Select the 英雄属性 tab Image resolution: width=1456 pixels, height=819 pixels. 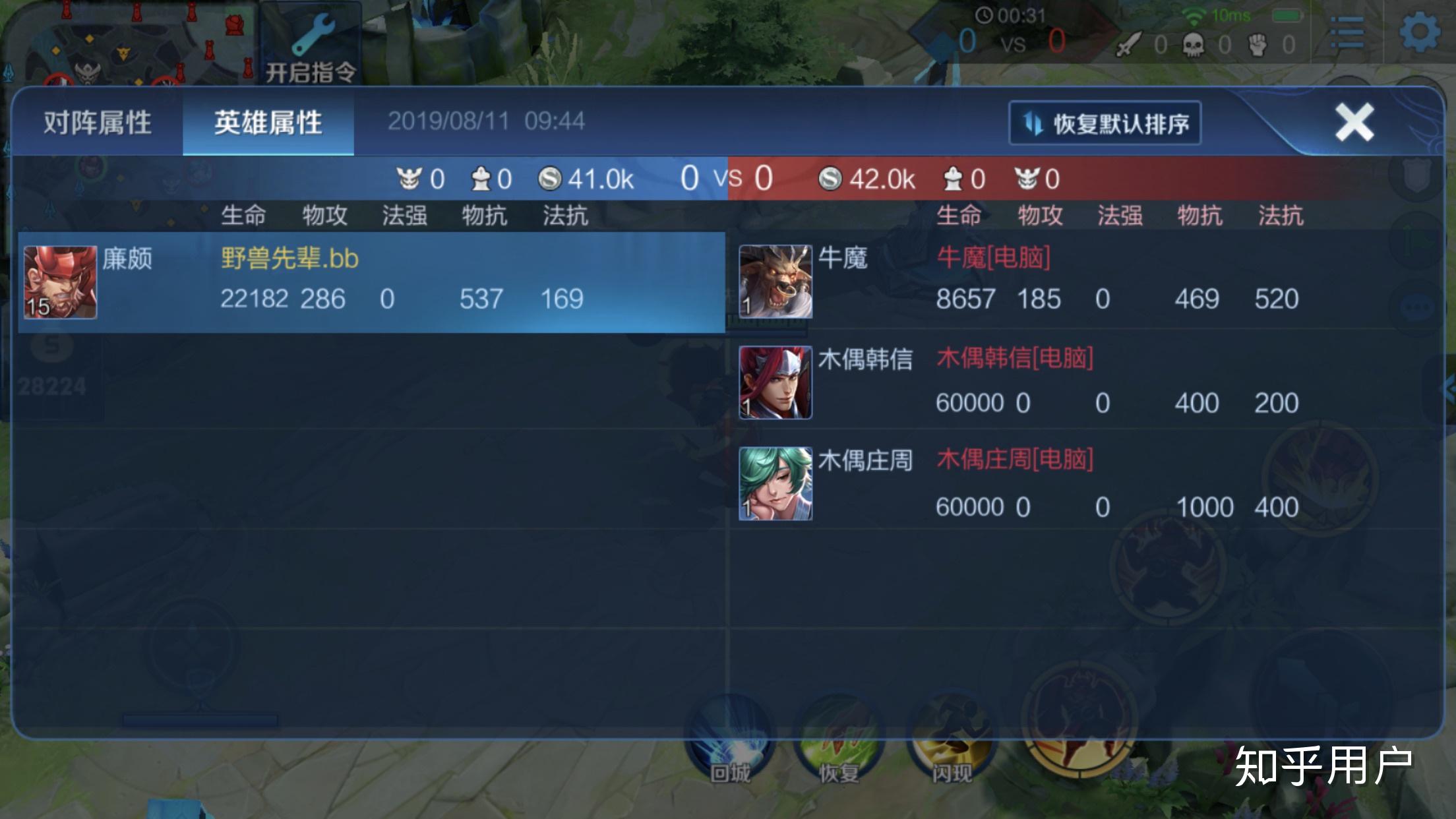(x=266, y=122)
